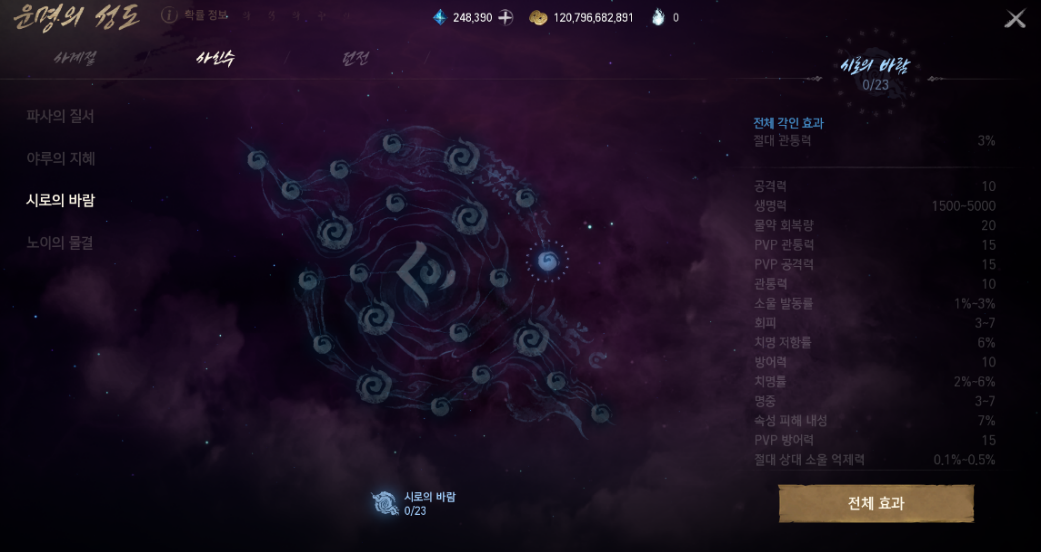Switch to the 사신수 tab
1041x552 pixels.
tap(215, 58)
